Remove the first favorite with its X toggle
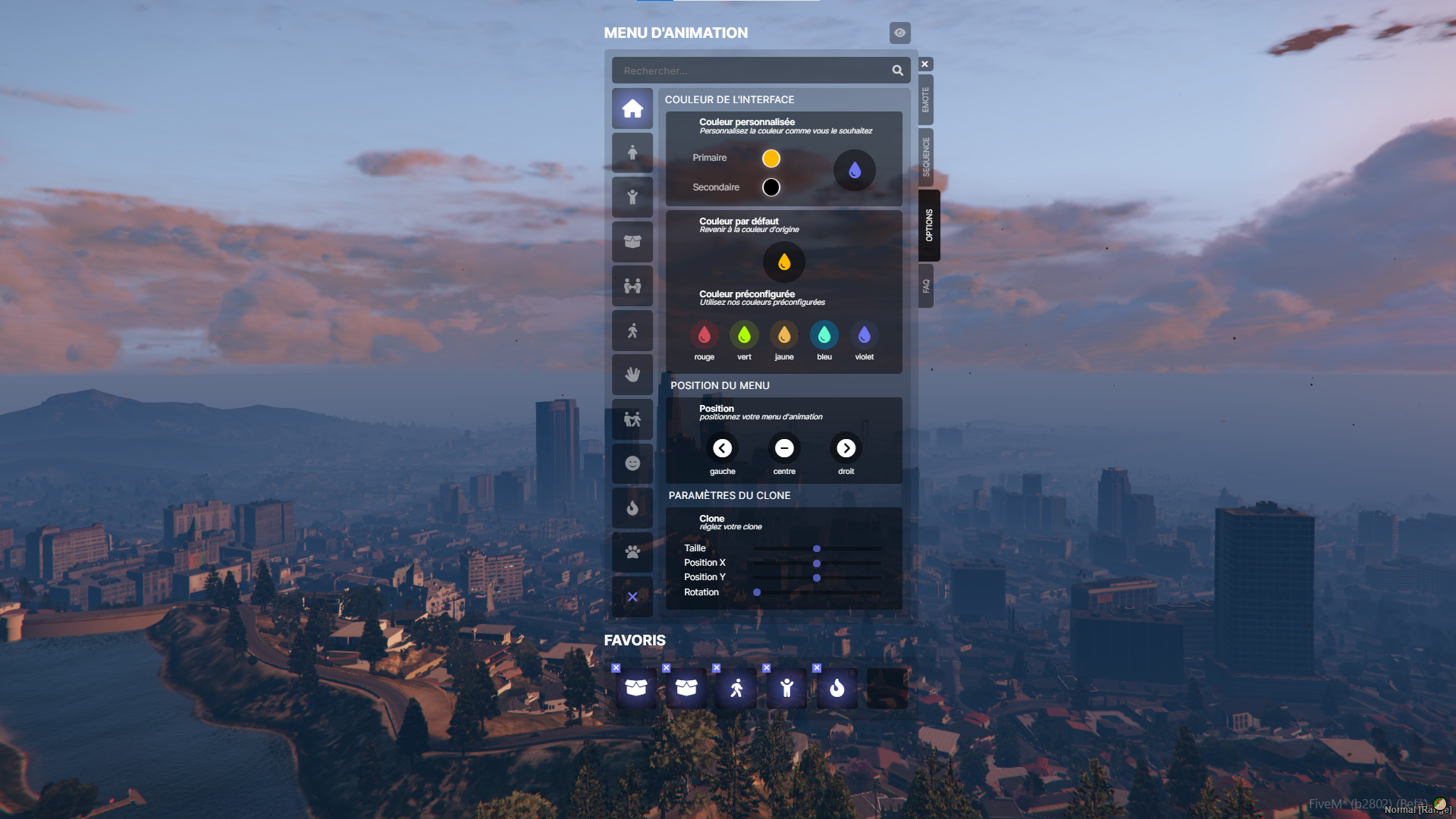Image resolution: width=1456 pixels, height=819 pixels. click(x=617, y=668)
